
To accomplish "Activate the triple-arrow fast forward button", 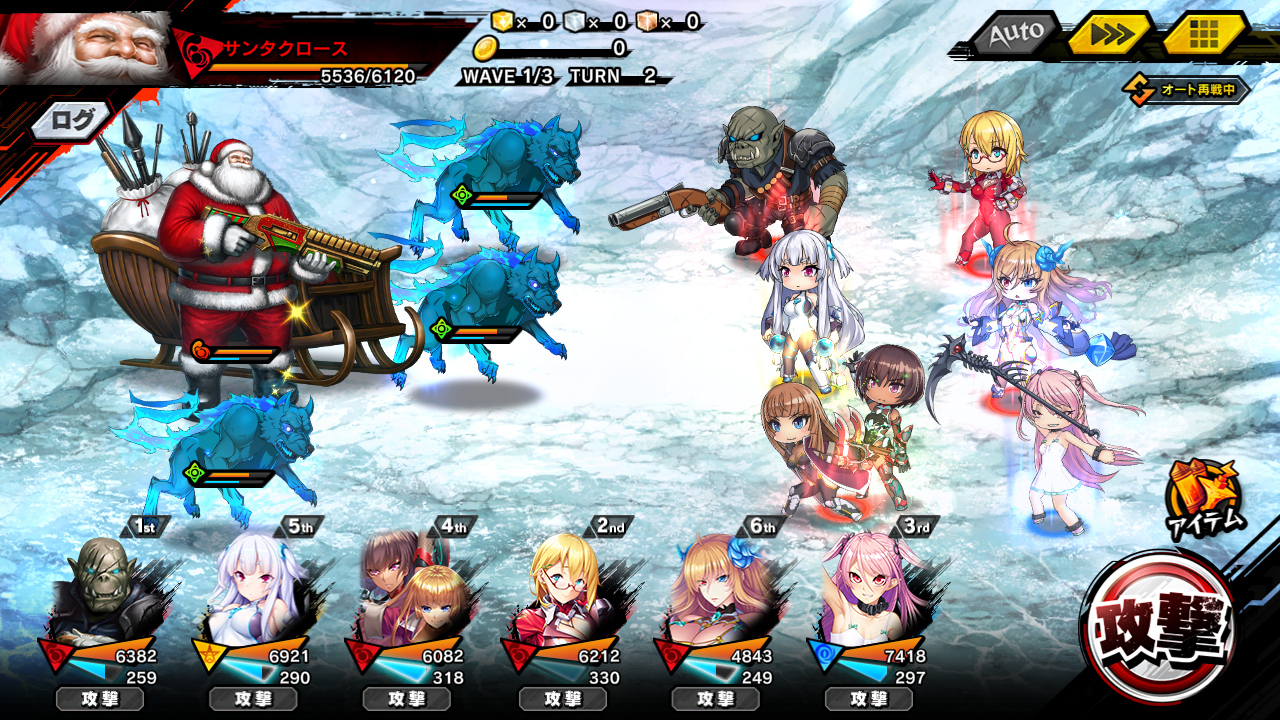I will tap(1109, 34).
